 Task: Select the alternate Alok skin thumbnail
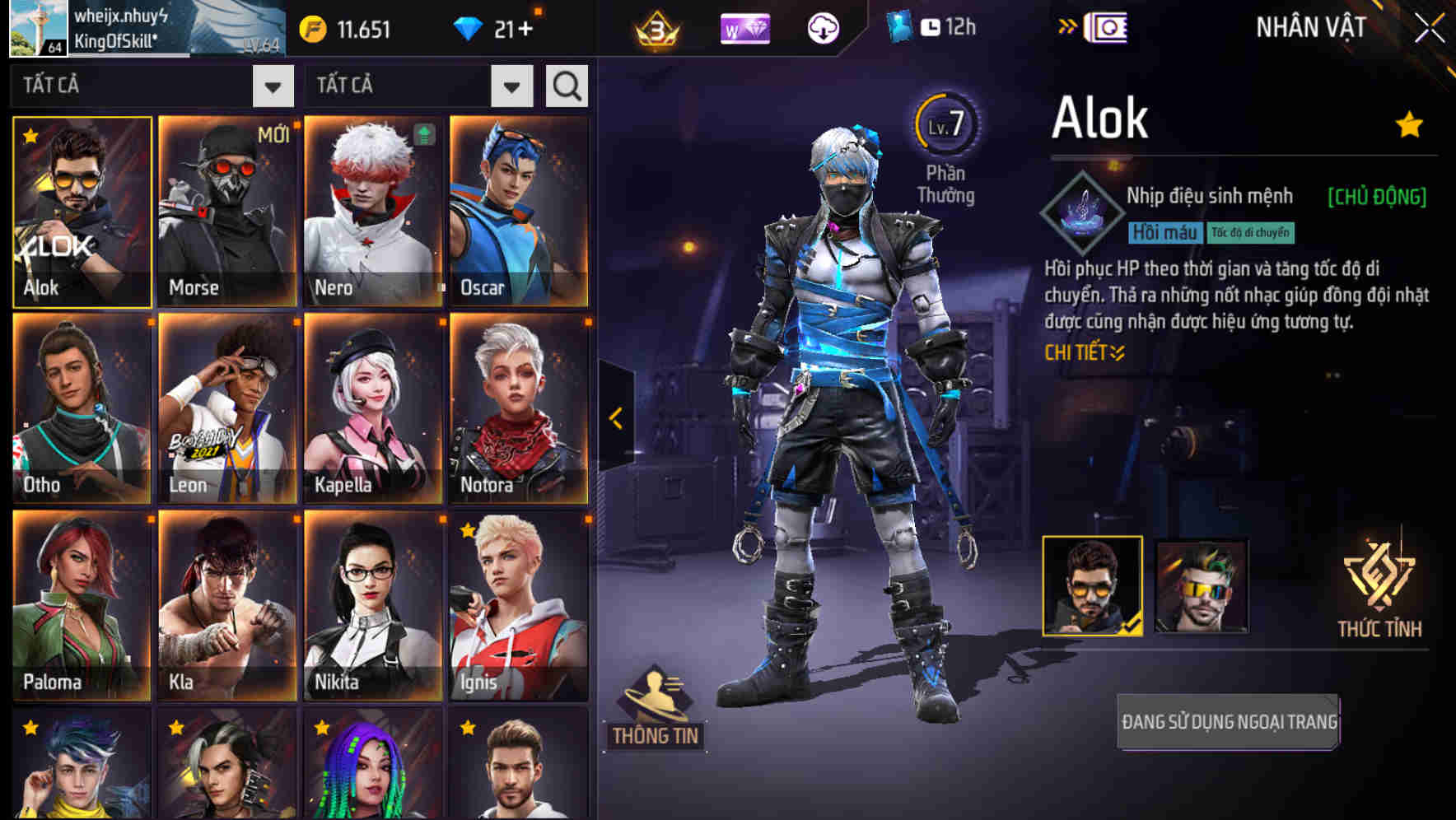1202,586
